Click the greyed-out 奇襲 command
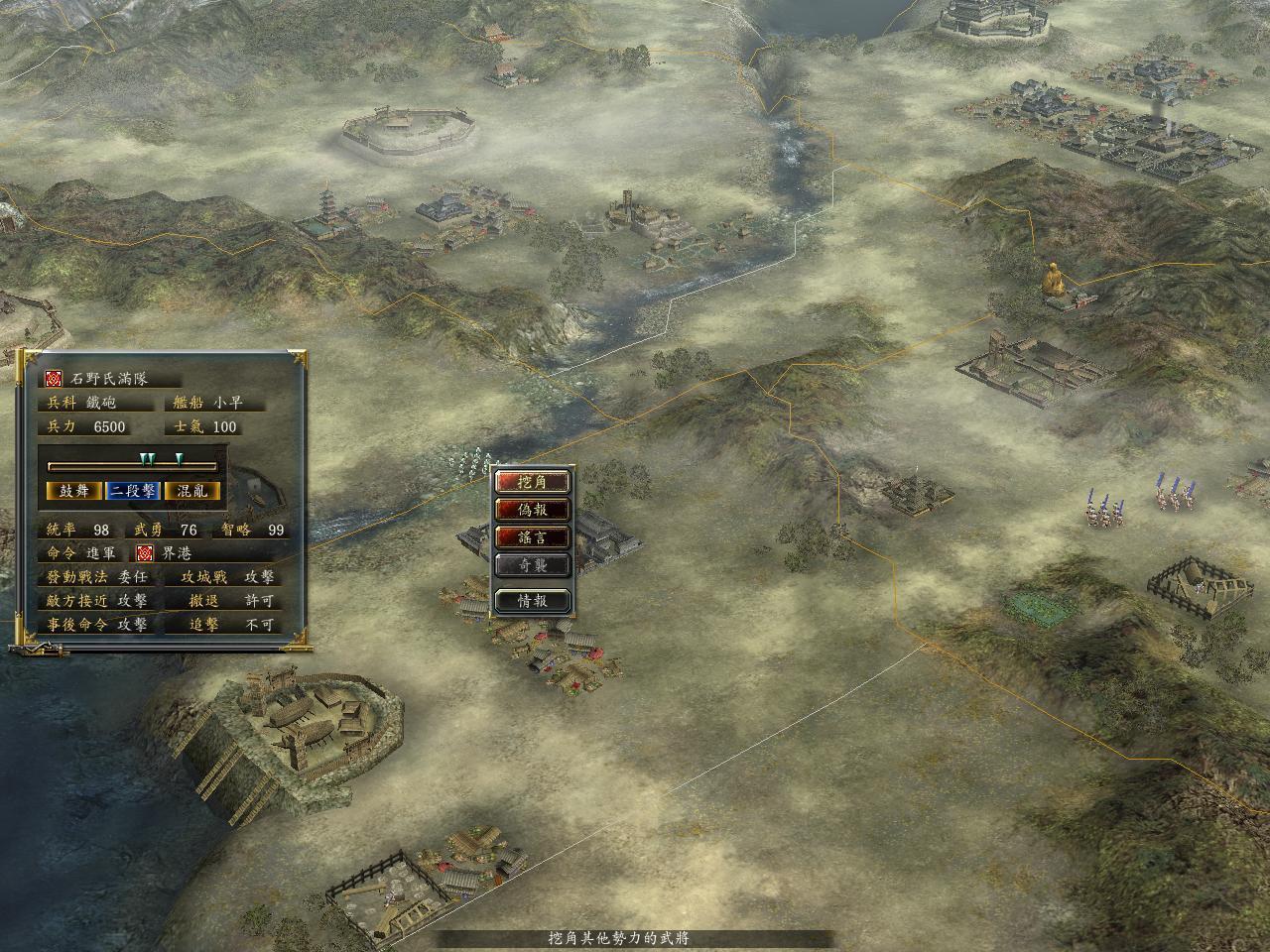 pyautogui.click(x=533, y=565)
